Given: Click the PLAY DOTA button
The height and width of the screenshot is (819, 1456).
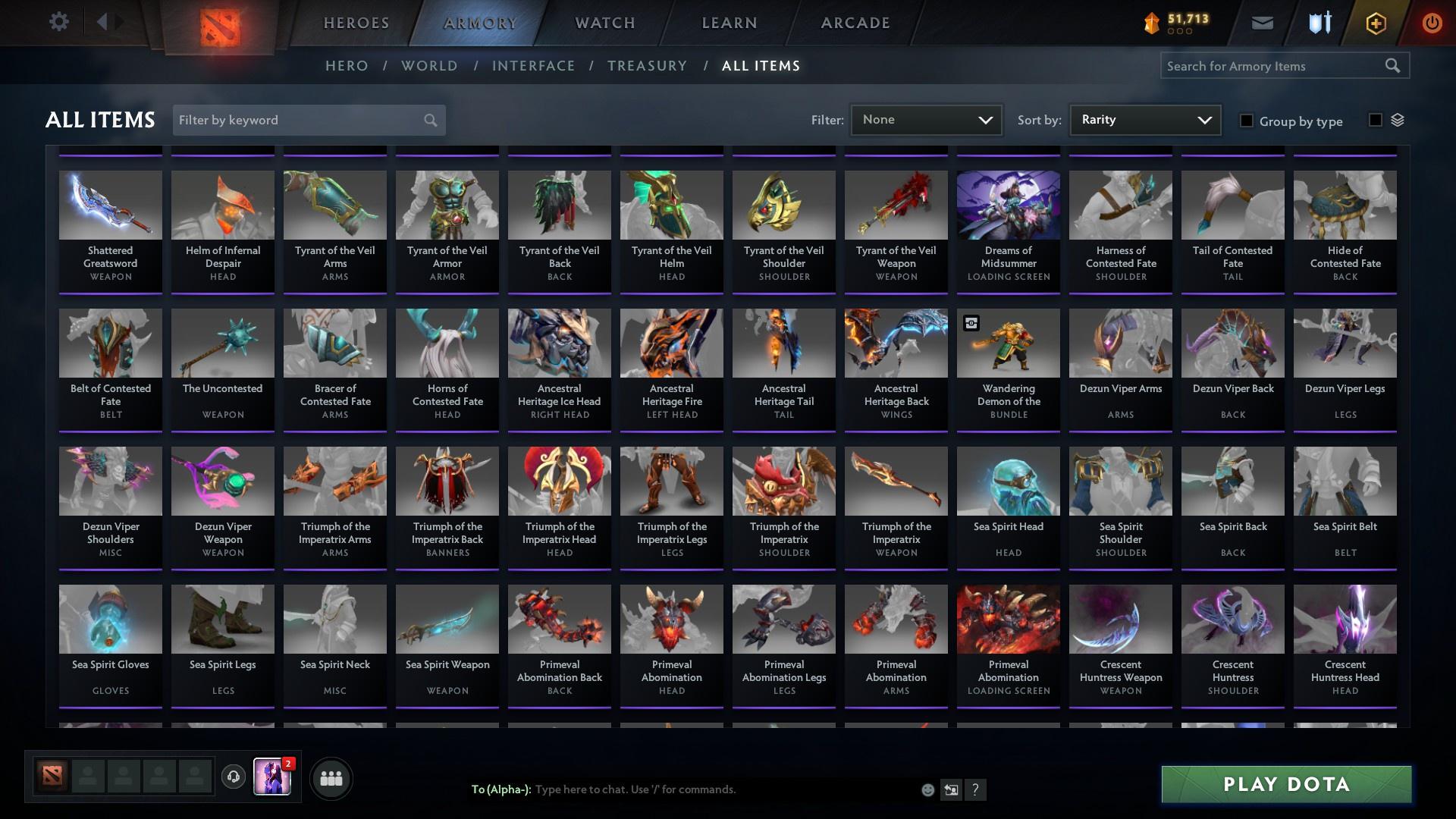Looking at the screenshot, I should click(x=1285, y=785).
